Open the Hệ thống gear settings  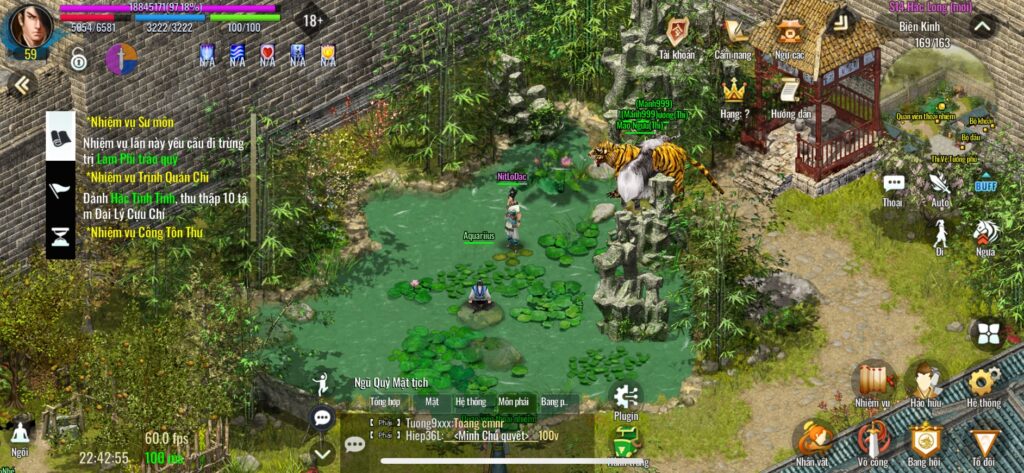(x=982, y=381)
